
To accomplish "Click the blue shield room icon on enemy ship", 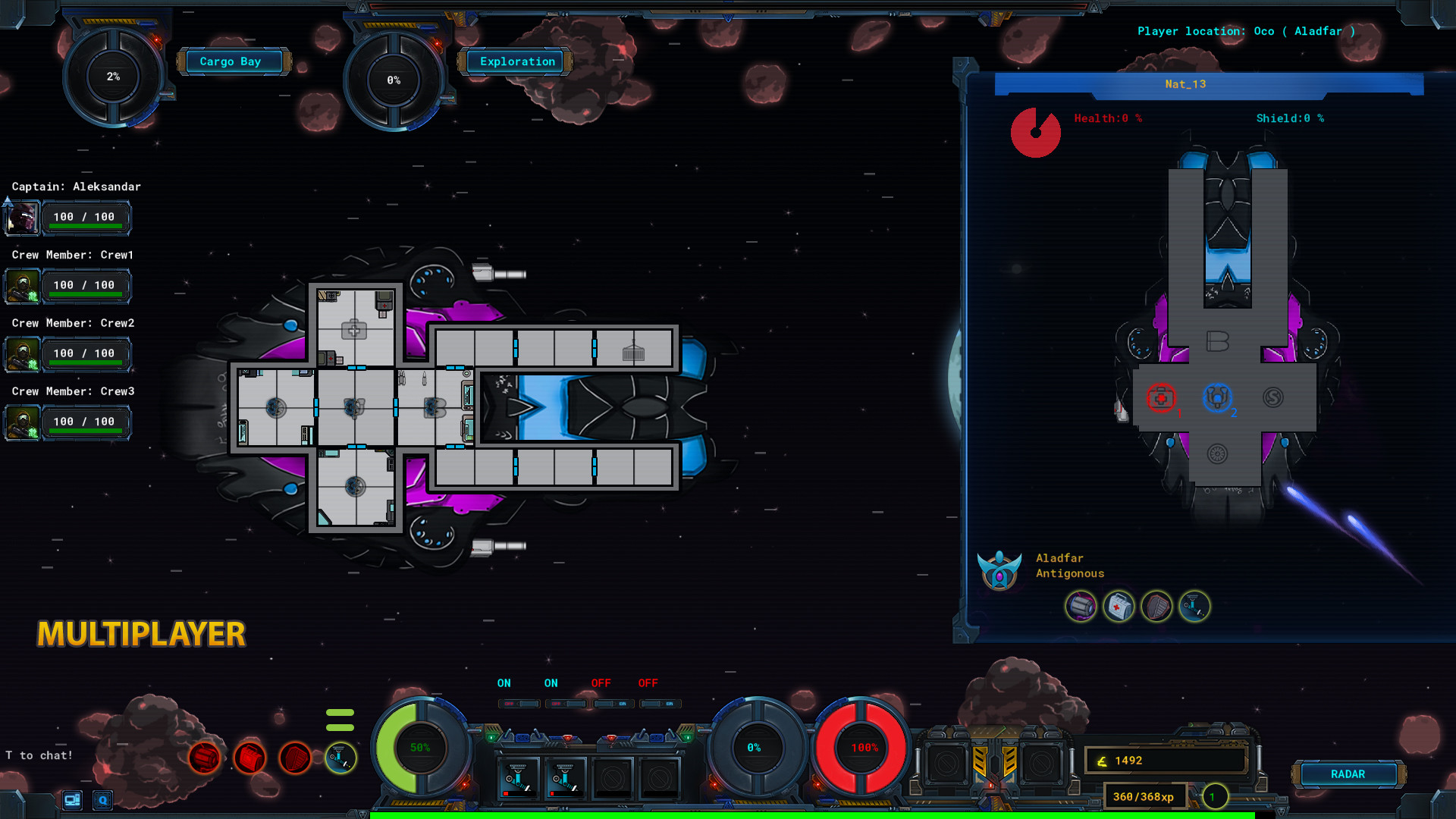I will [1217, 397].
